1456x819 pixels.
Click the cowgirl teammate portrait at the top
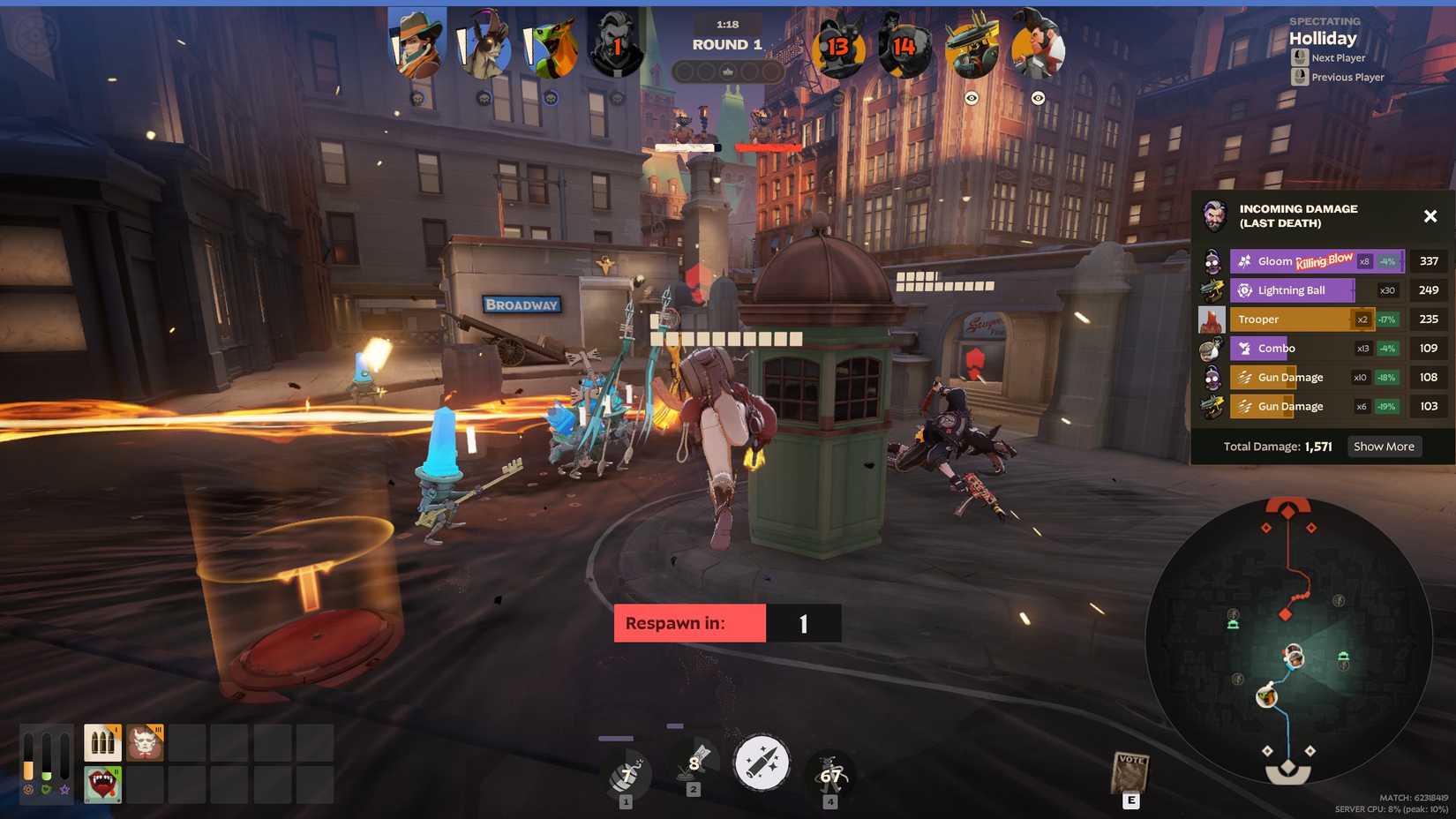point(415,42)
